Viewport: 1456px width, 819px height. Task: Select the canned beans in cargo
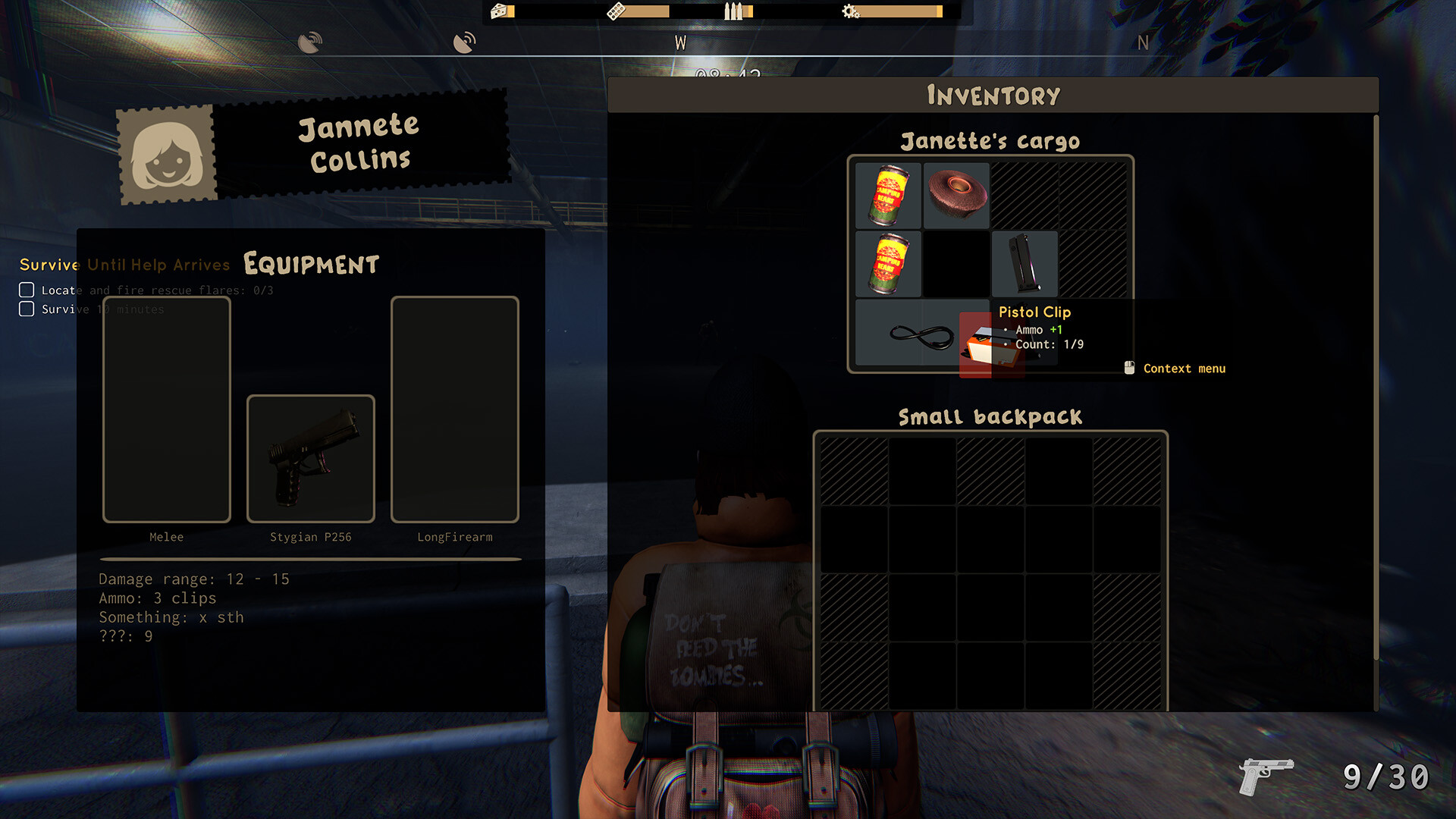click(x=888, y=196)
